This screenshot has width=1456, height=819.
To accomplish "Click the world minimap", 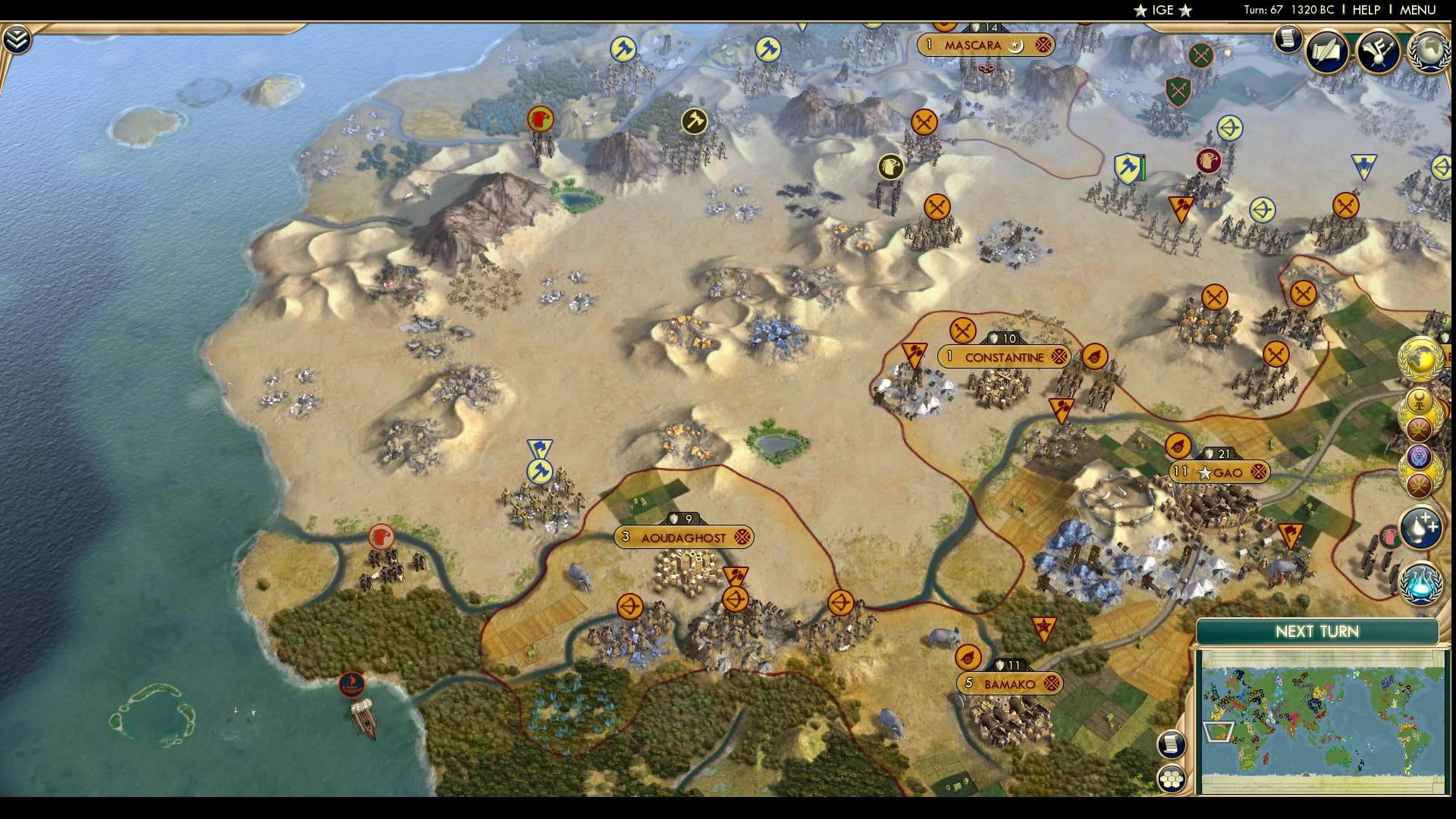I will (x=1321, y=720).
